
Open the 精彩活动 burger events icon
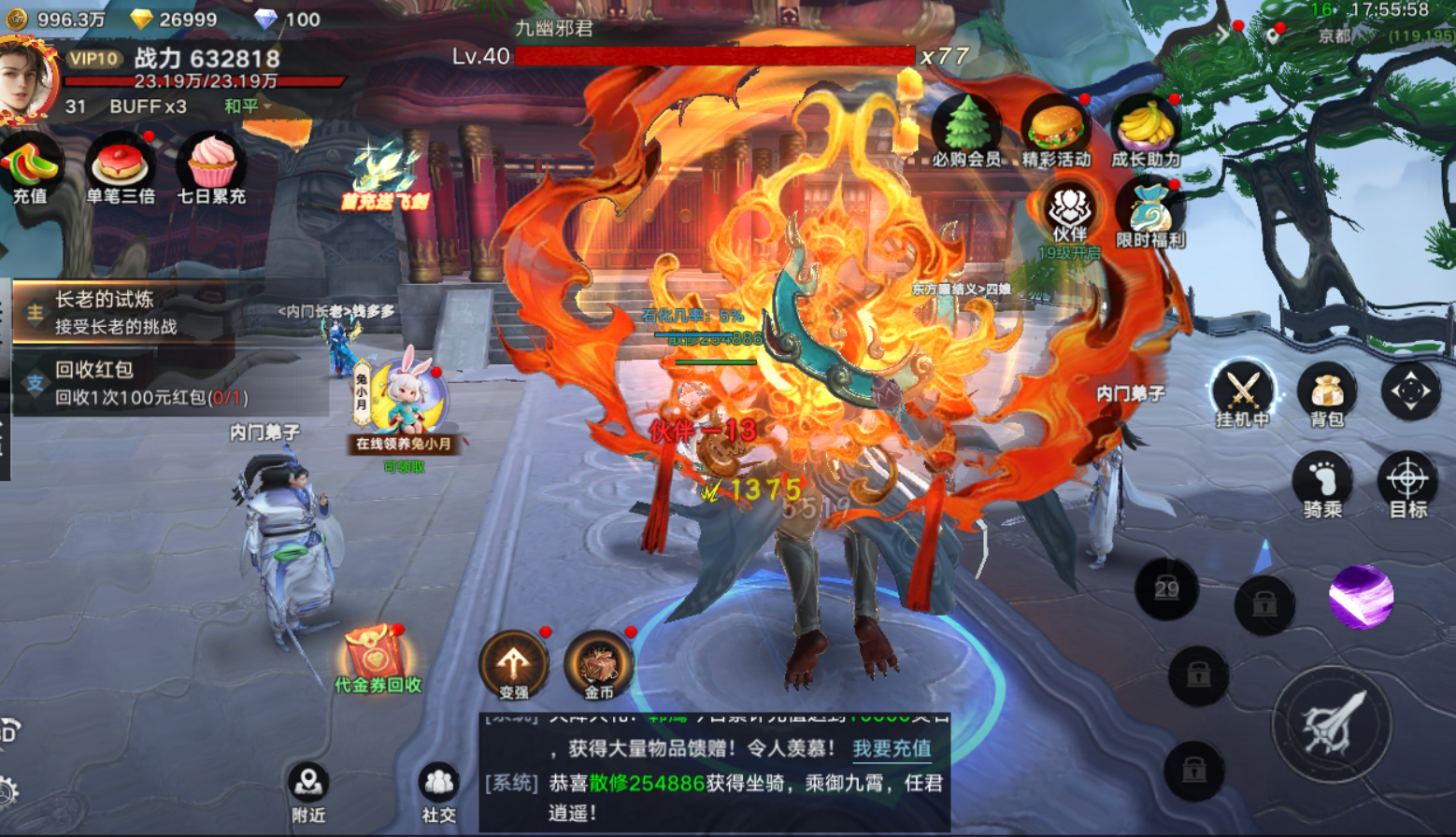pyautogui.click(x=1056, y=131)
